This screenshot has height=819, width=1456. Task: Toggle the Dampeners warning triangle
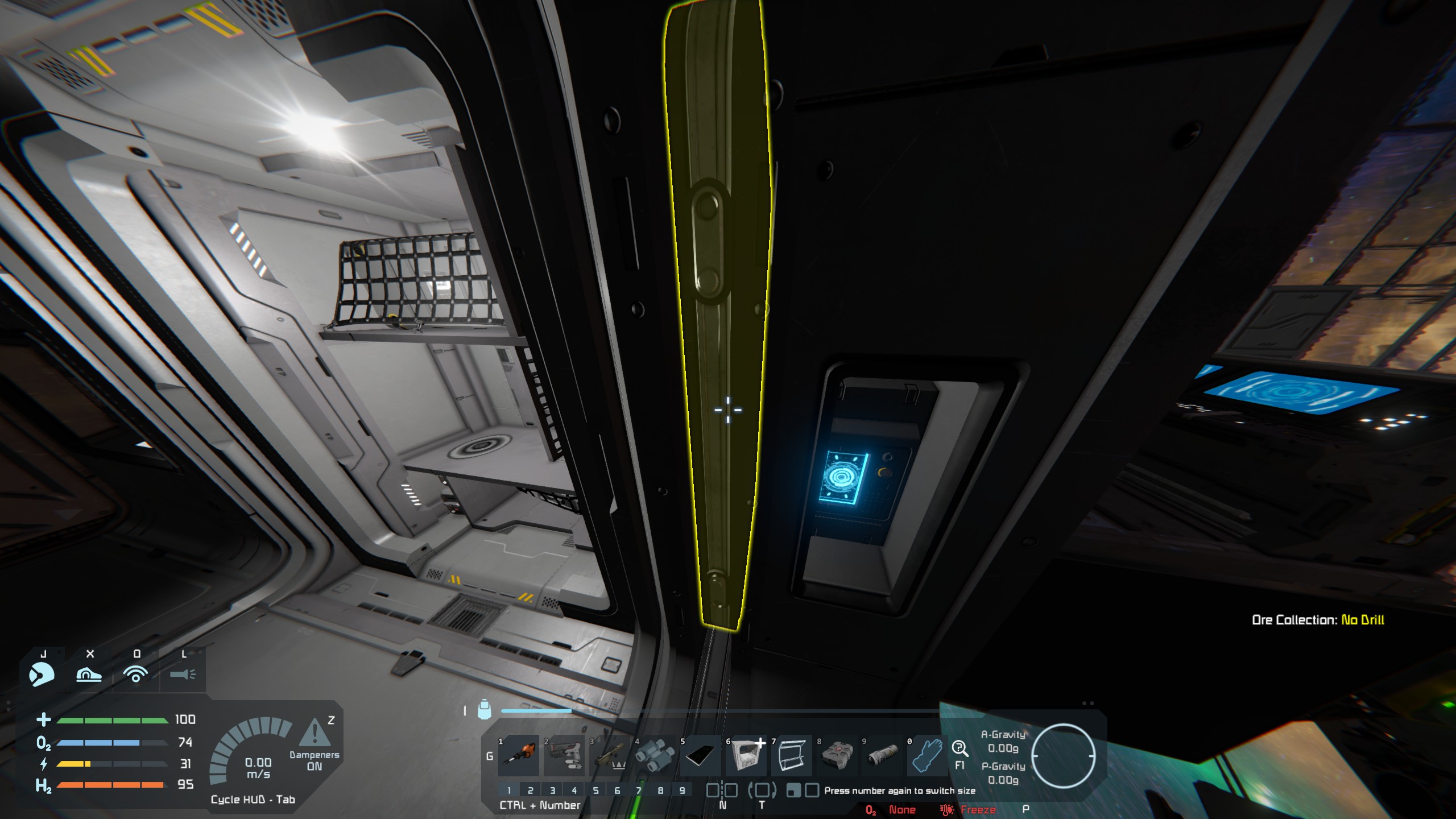click(314, 733)
